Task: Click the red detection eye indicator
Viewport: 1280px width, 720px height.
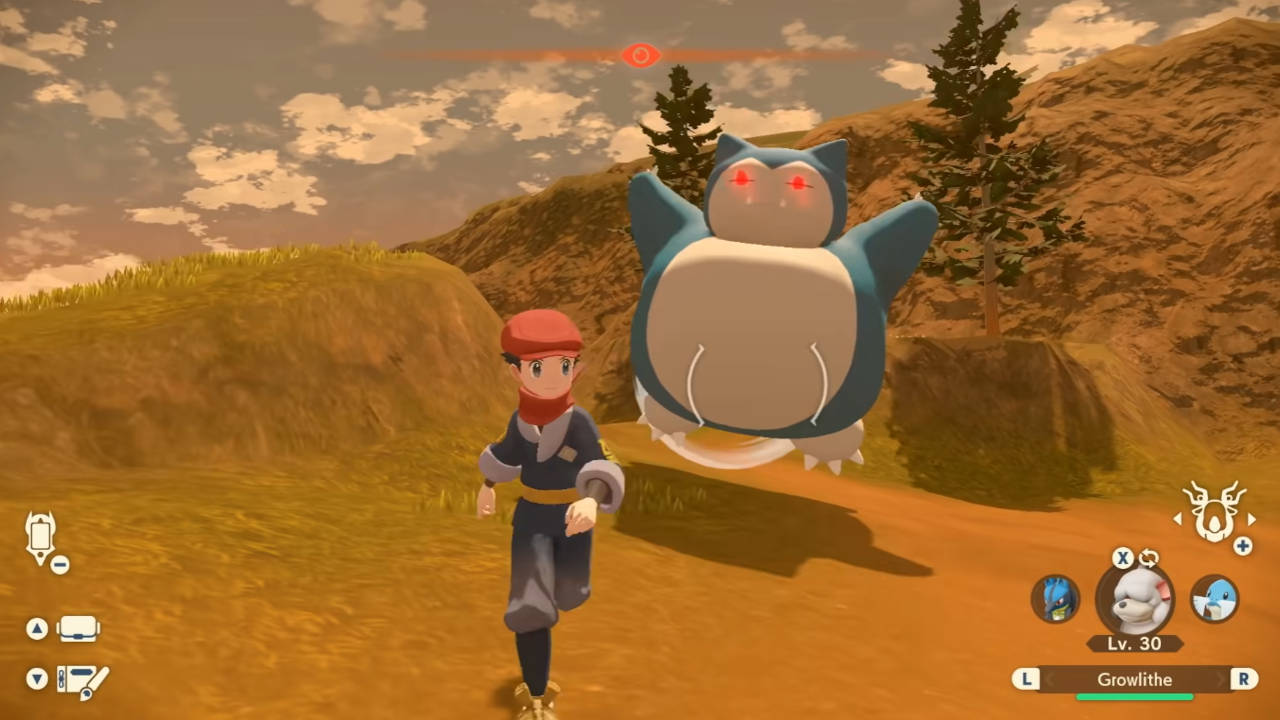Action: (x=640, y=55)
